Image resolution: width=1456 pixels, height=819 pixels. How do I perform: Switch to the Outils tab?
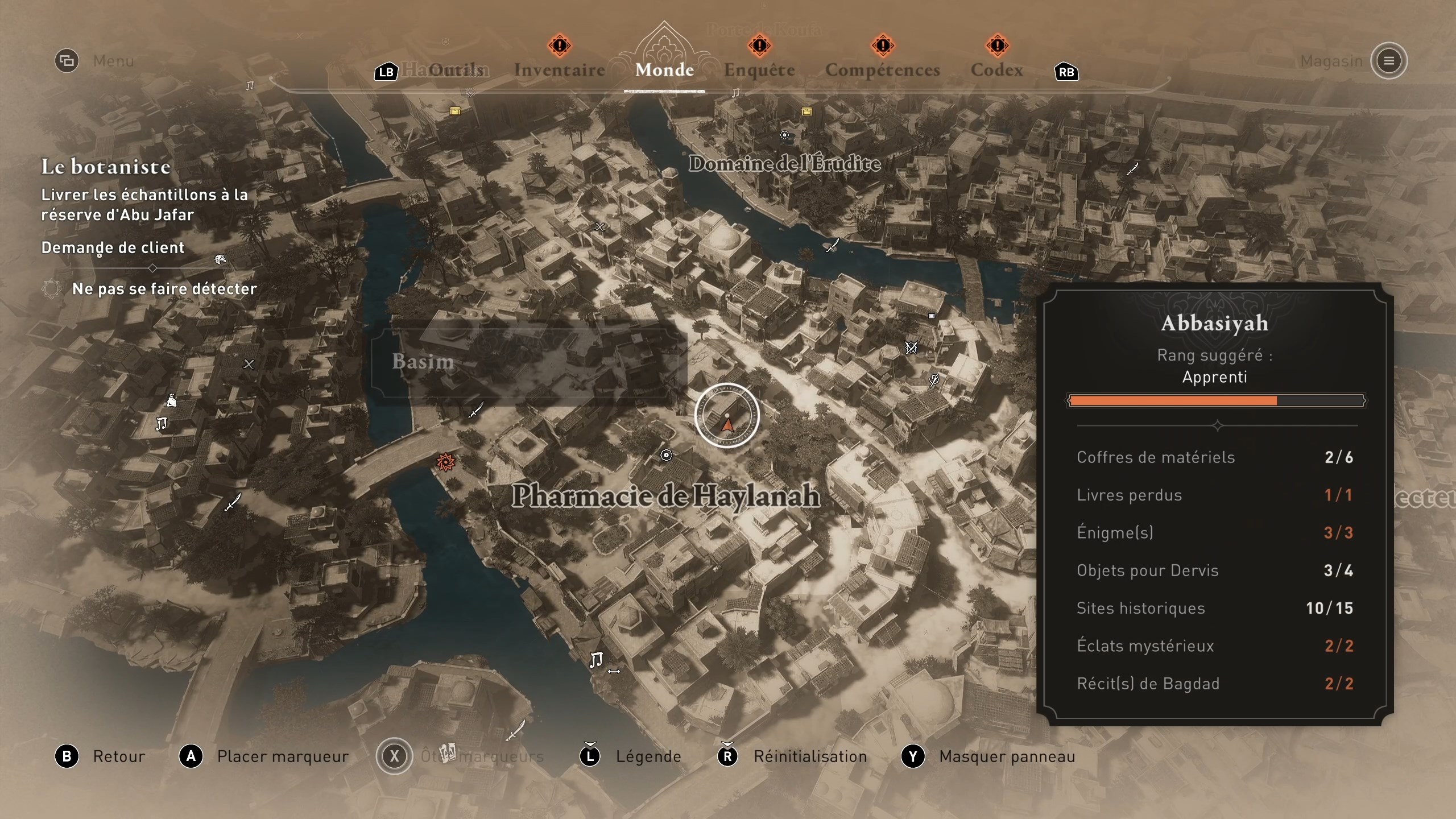[456, 70]
